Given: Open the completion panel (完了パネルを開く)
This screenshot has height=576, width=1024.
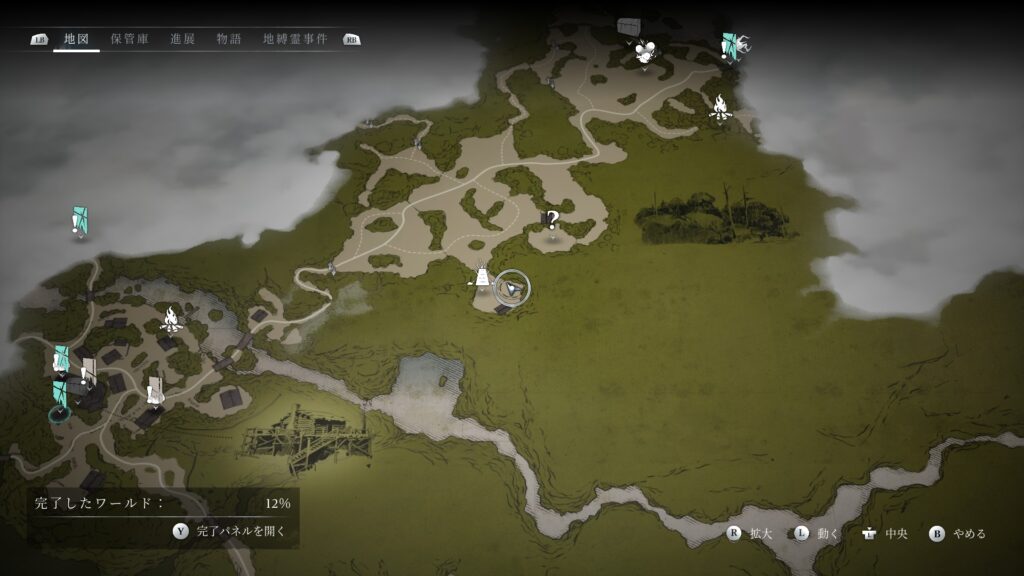Looking at the screenshot, I should click(228, 531).
